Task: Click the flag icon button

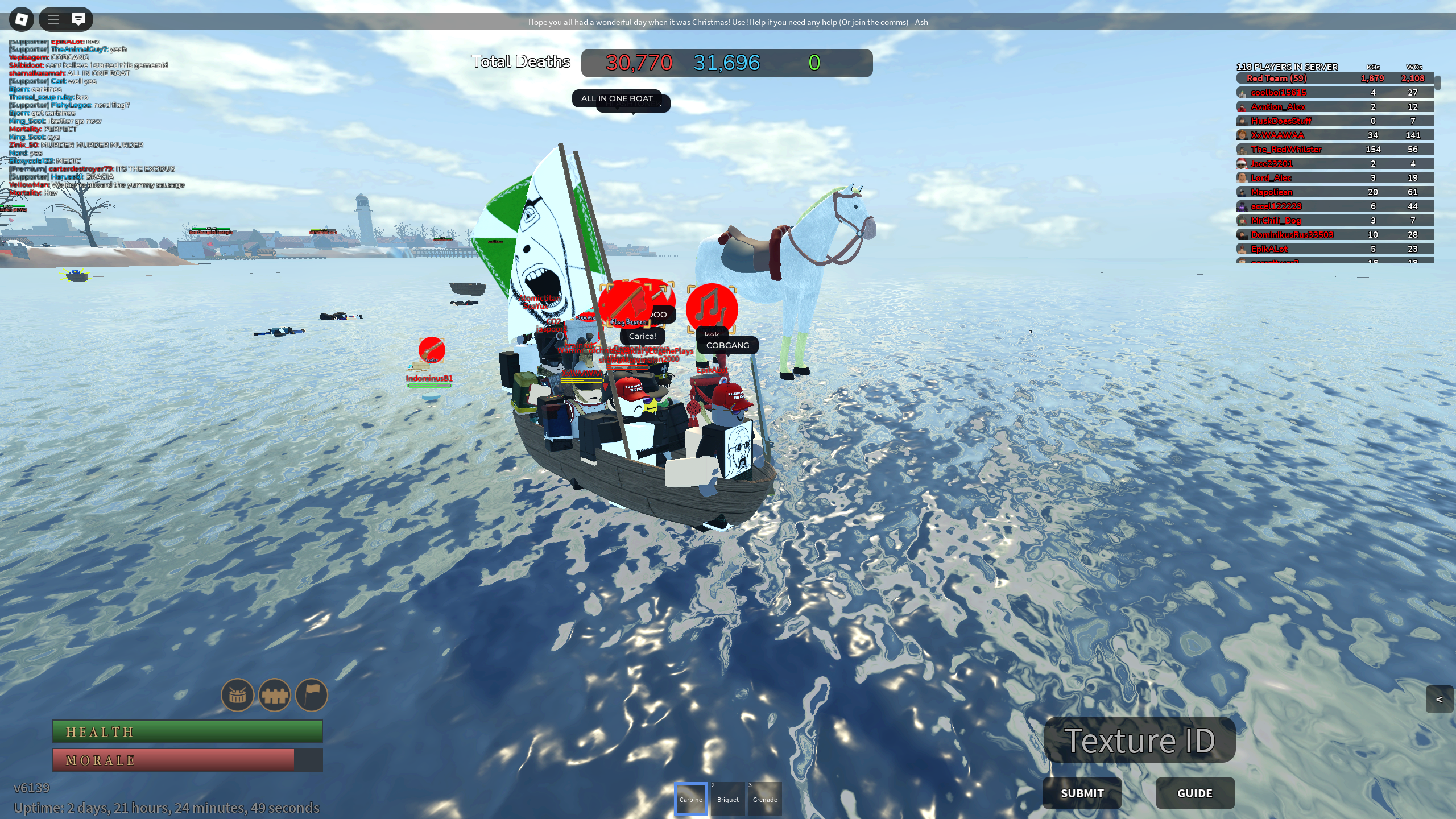Action: click(x=312, y=694)
